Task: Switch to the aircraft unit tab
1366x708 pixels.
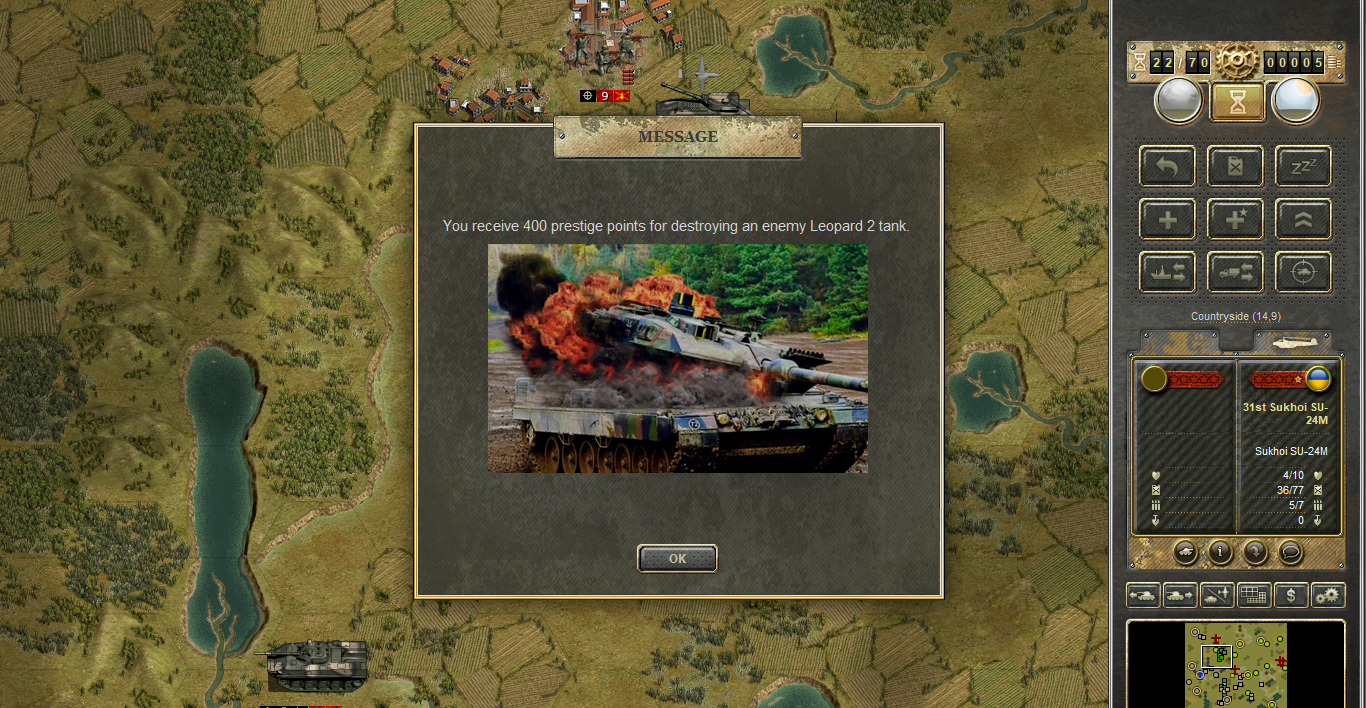Action: tap(1292, 342)
